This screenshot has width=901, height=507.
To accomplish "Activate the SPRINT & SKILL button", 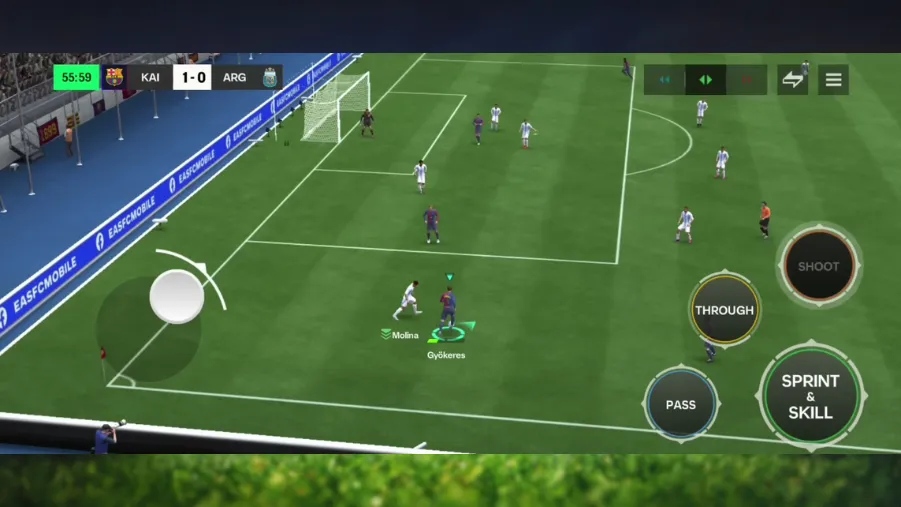I will [810, 396].
